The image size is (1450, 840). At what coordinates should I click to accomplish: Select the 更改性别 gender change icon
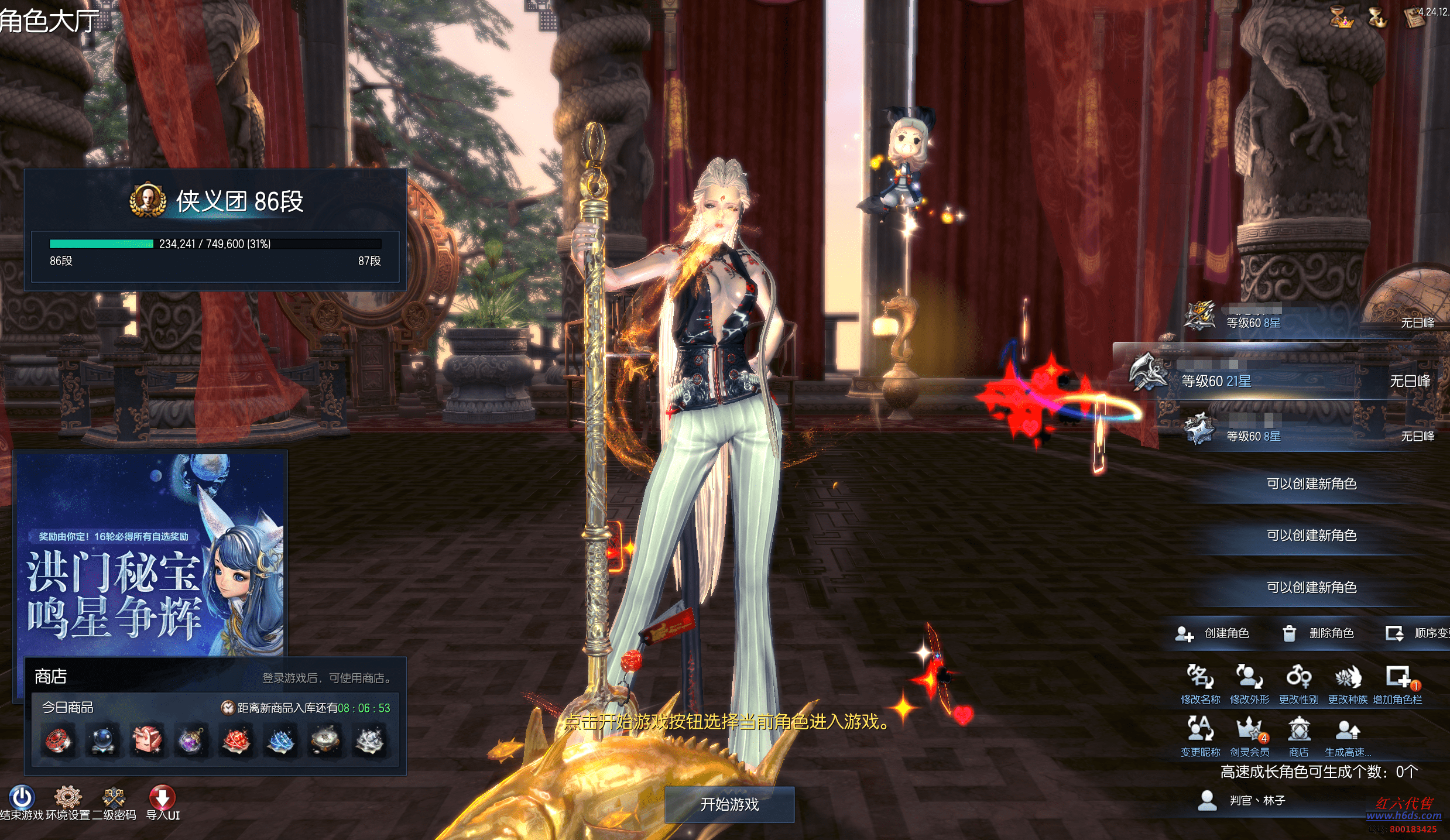(1298, 678)
